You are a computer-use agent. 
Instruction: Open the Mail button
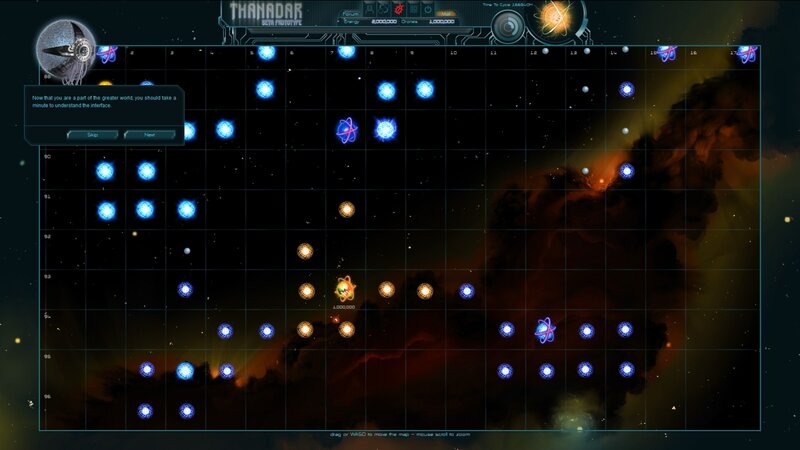(443, 12)
